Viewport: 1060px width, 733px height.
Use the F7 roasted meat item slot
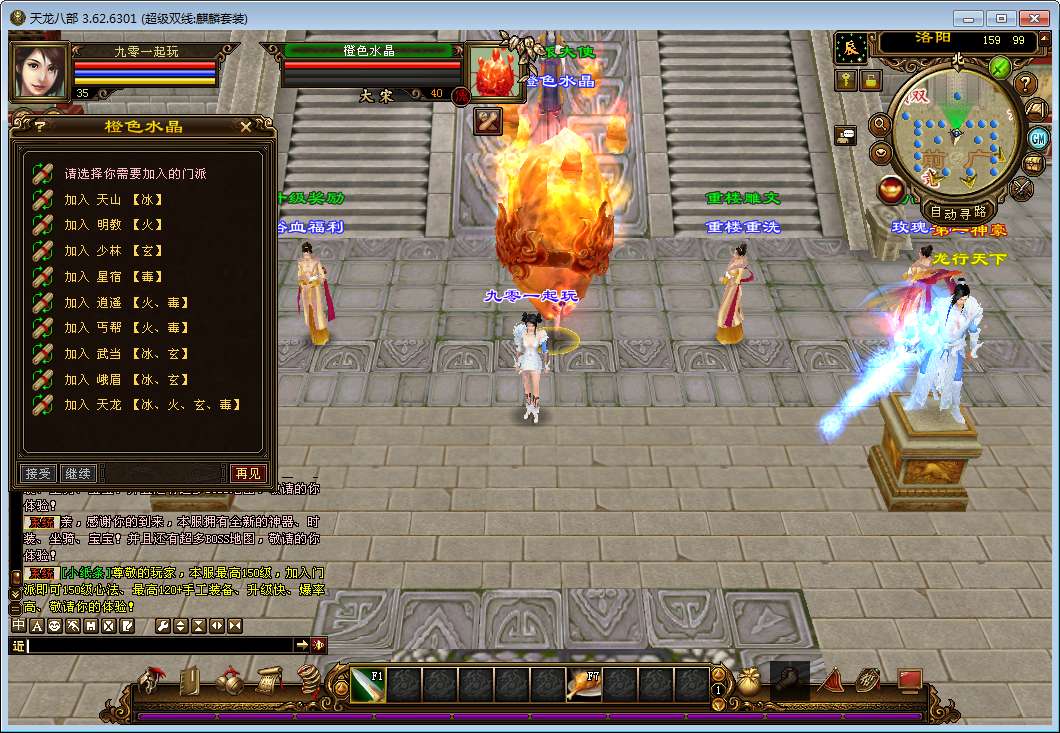(x=583, y=685)
